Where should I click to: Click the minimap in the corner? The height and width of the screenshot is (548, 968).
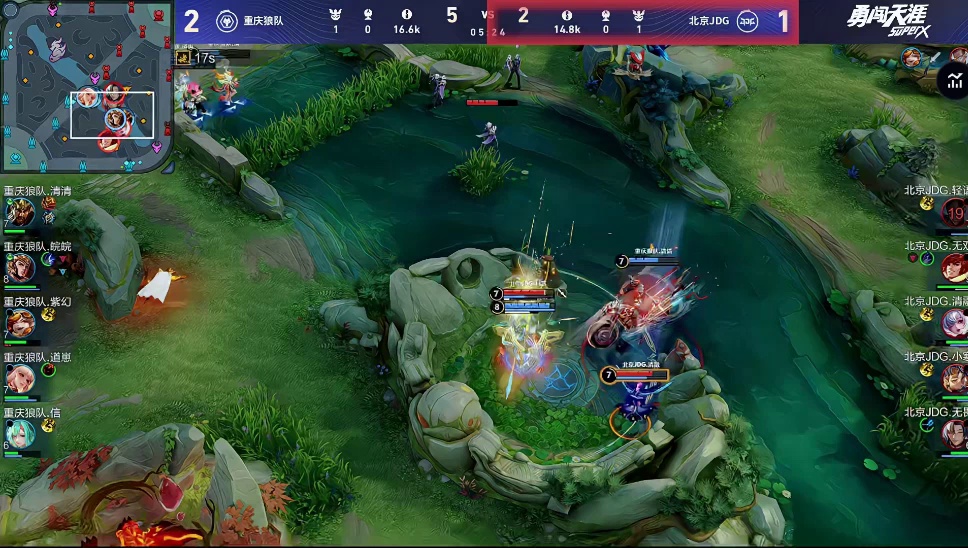[86, 86]
